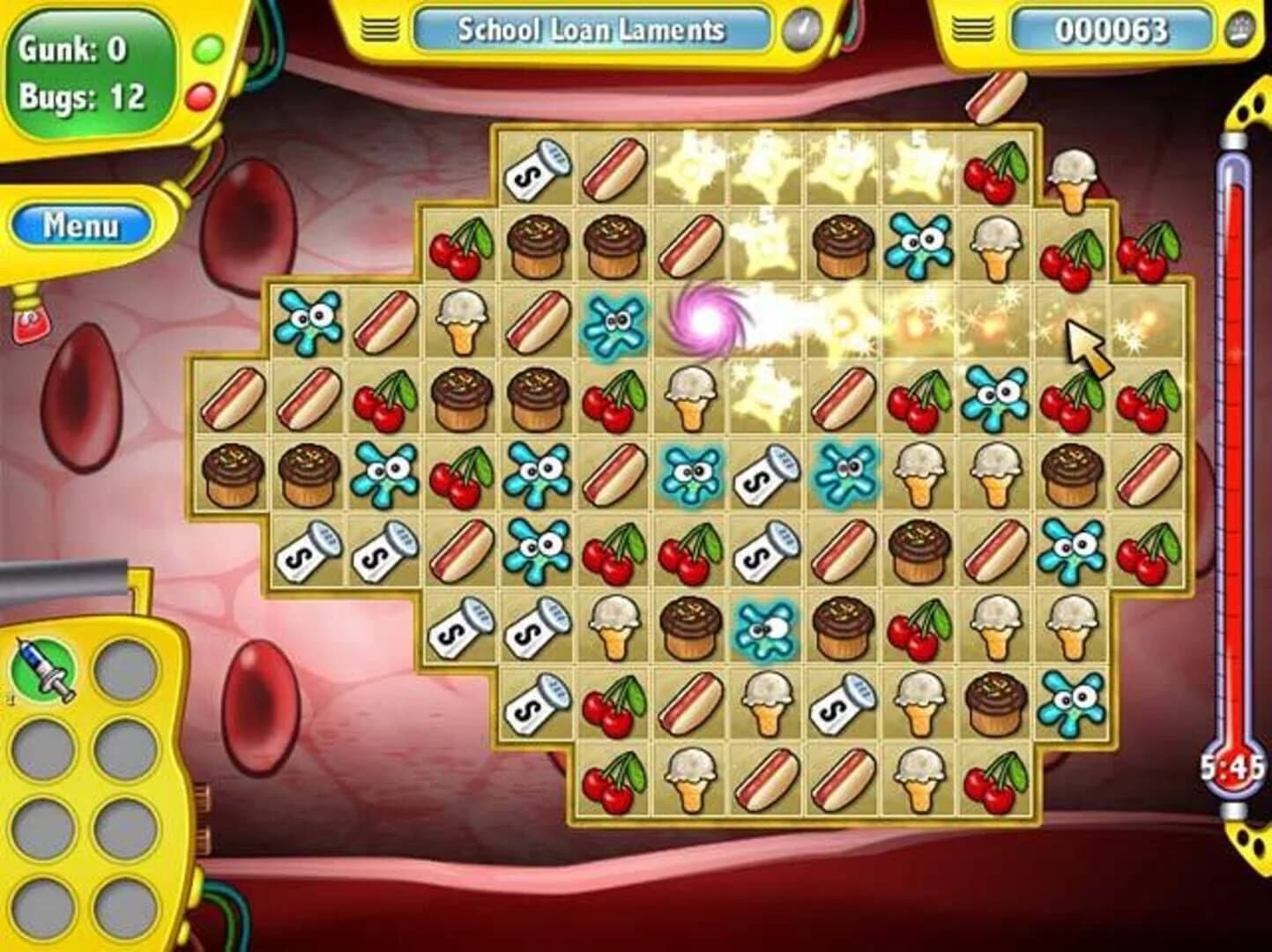Select the hot dog tile above the grid
1272x952 pixels.
click(x=994, y=95)
